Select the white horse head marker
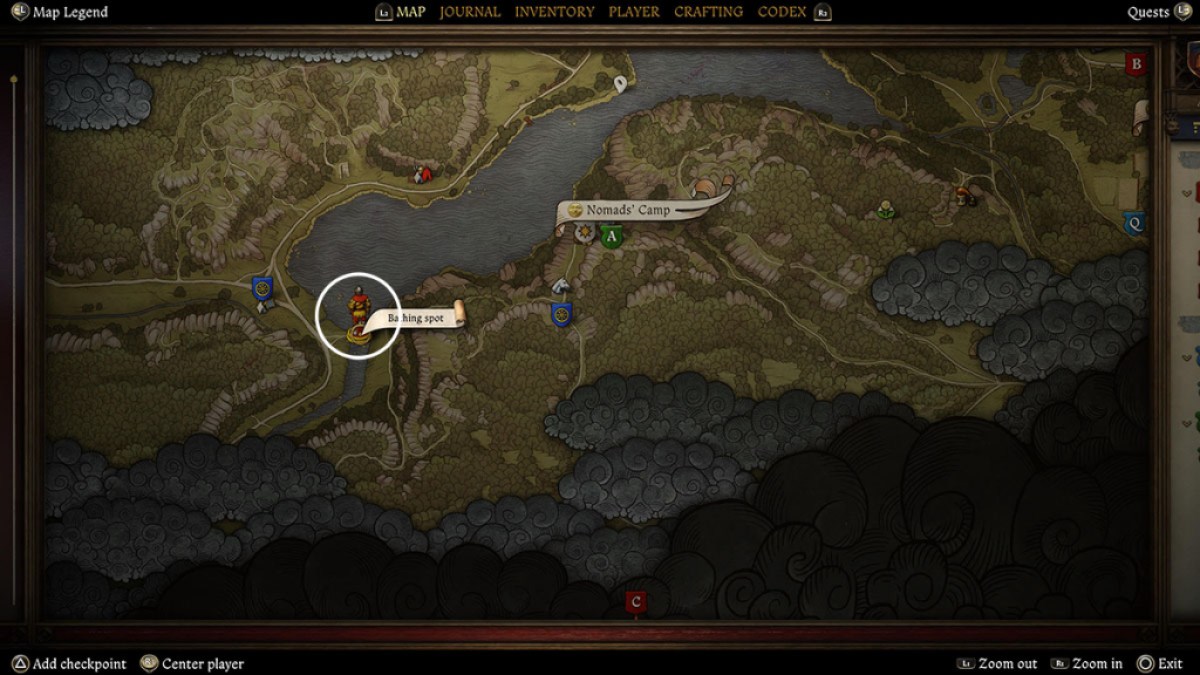 [x=561, y=286]
